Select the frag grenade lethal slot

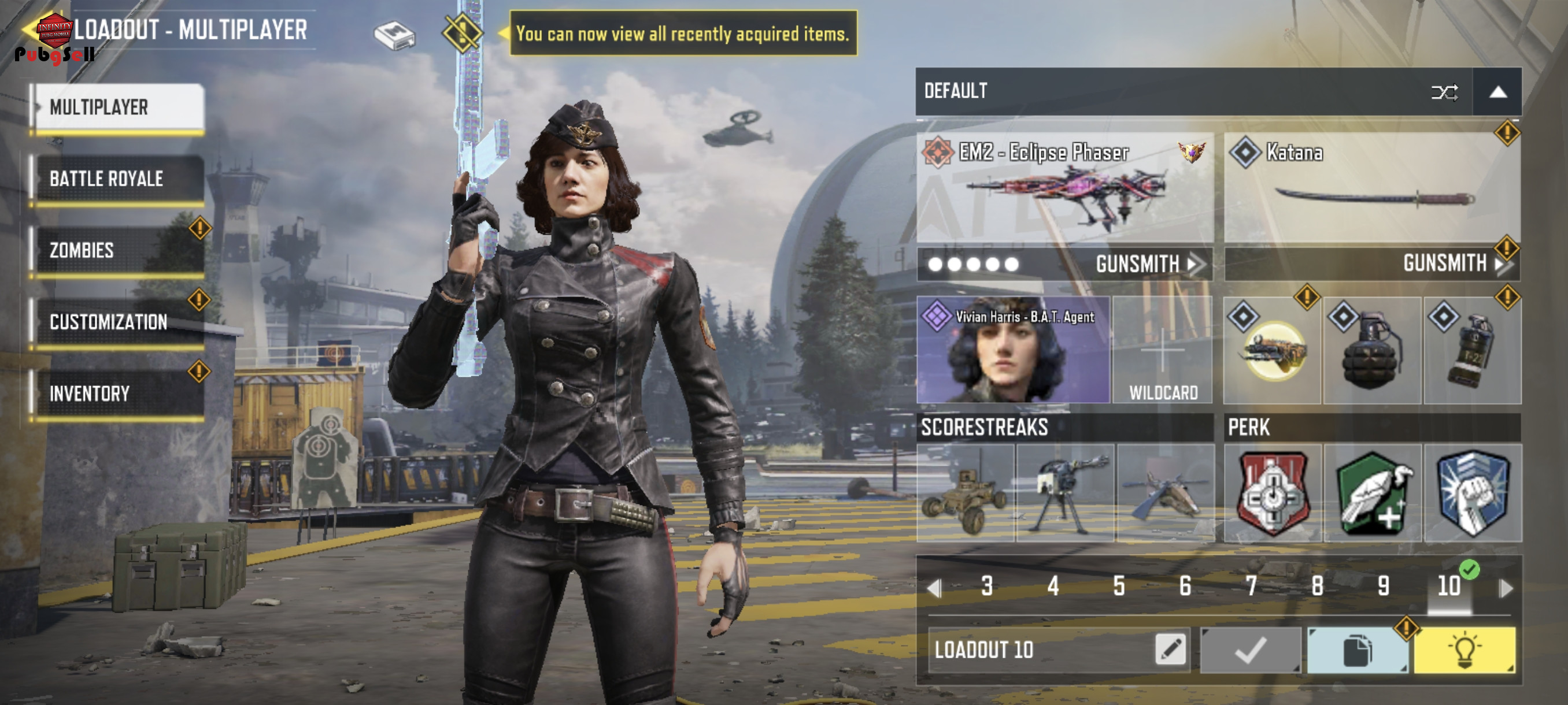coord(1372,350)
